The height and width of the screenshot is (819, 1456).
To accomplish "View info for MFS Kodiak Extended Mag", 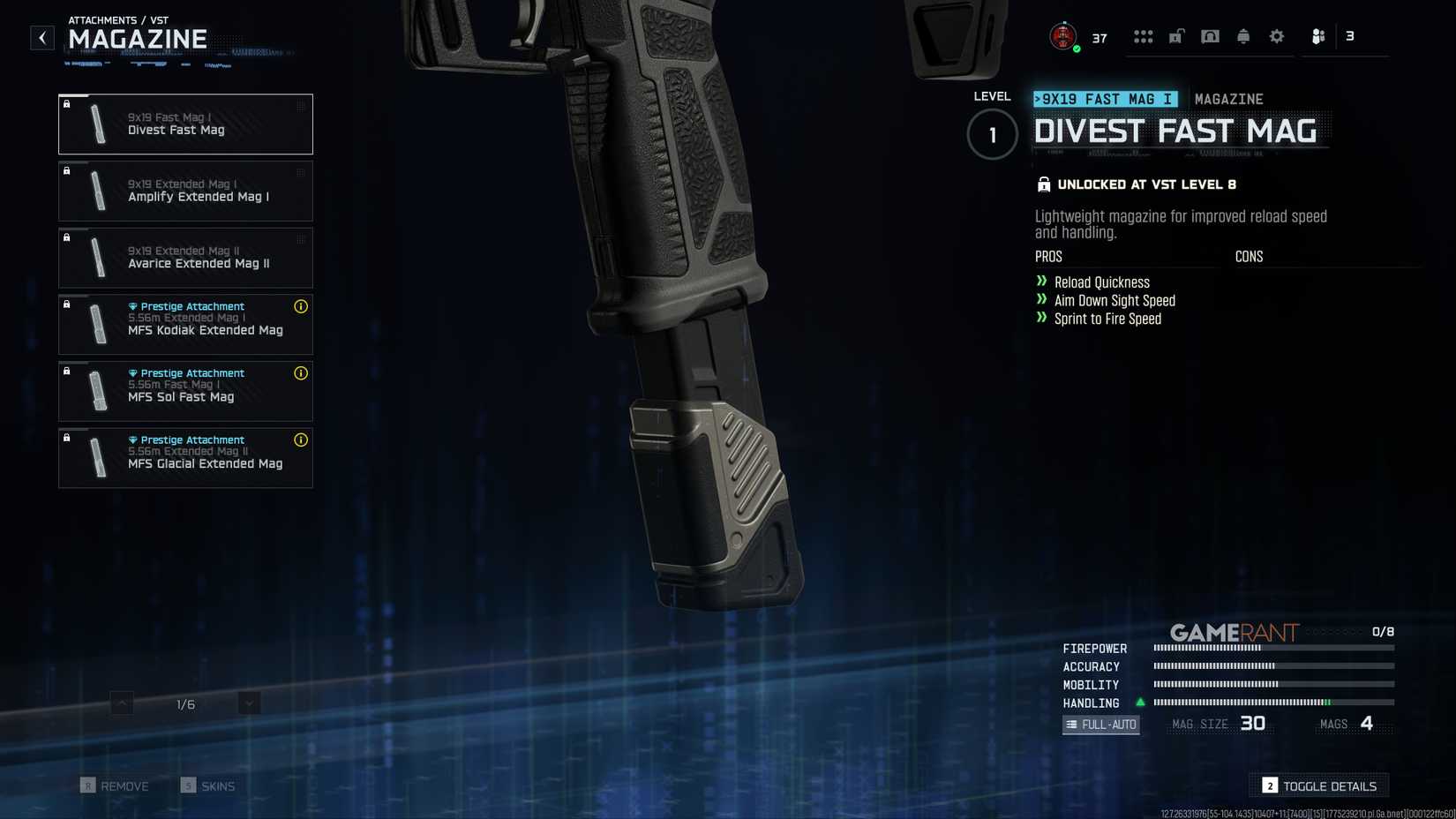I will pos(301,307).
